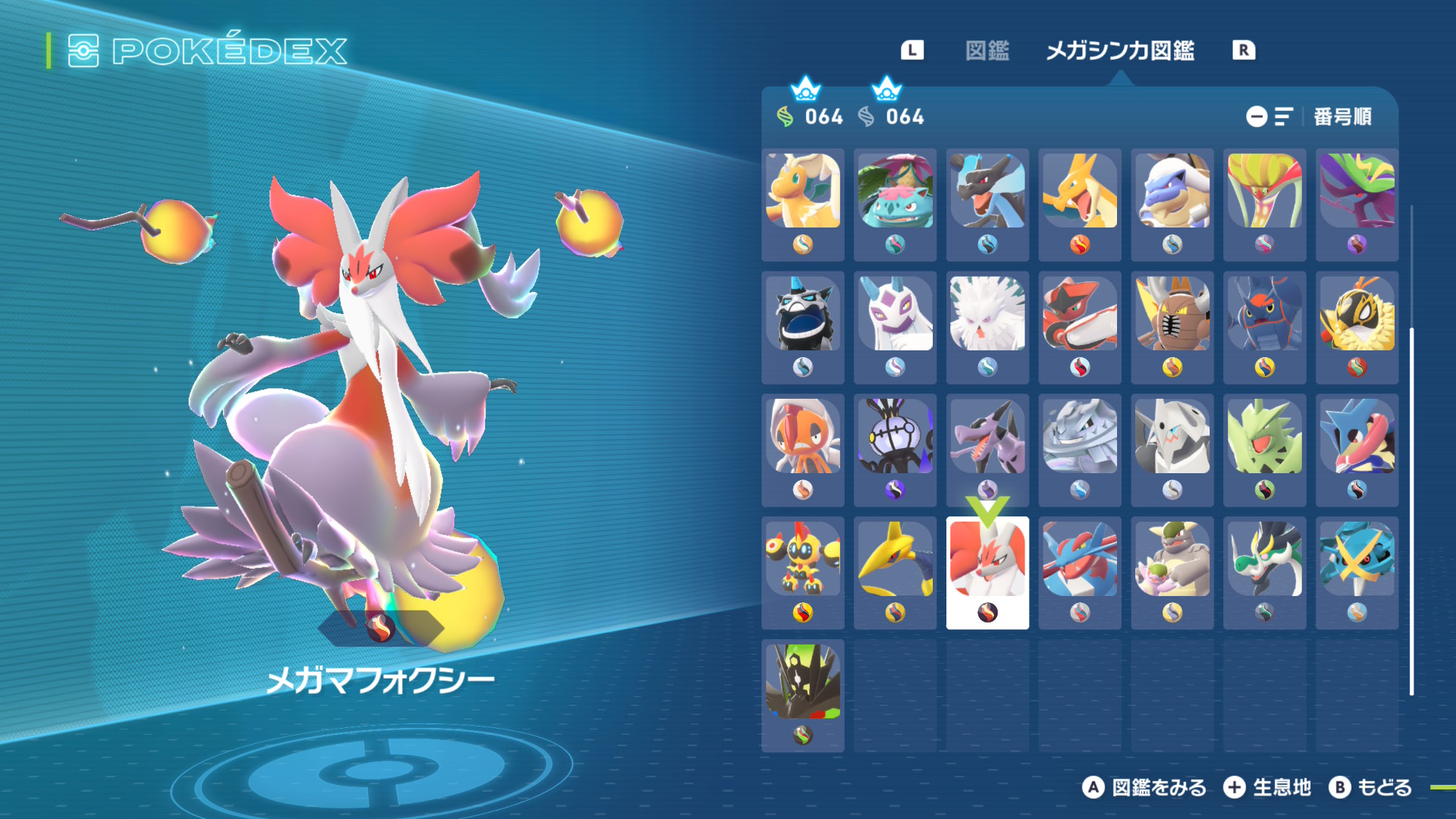The width and height of the screenshot is (1456, 819).
Task: Open the Mega Salamence tile
Action: click(x=1080, y=572)
